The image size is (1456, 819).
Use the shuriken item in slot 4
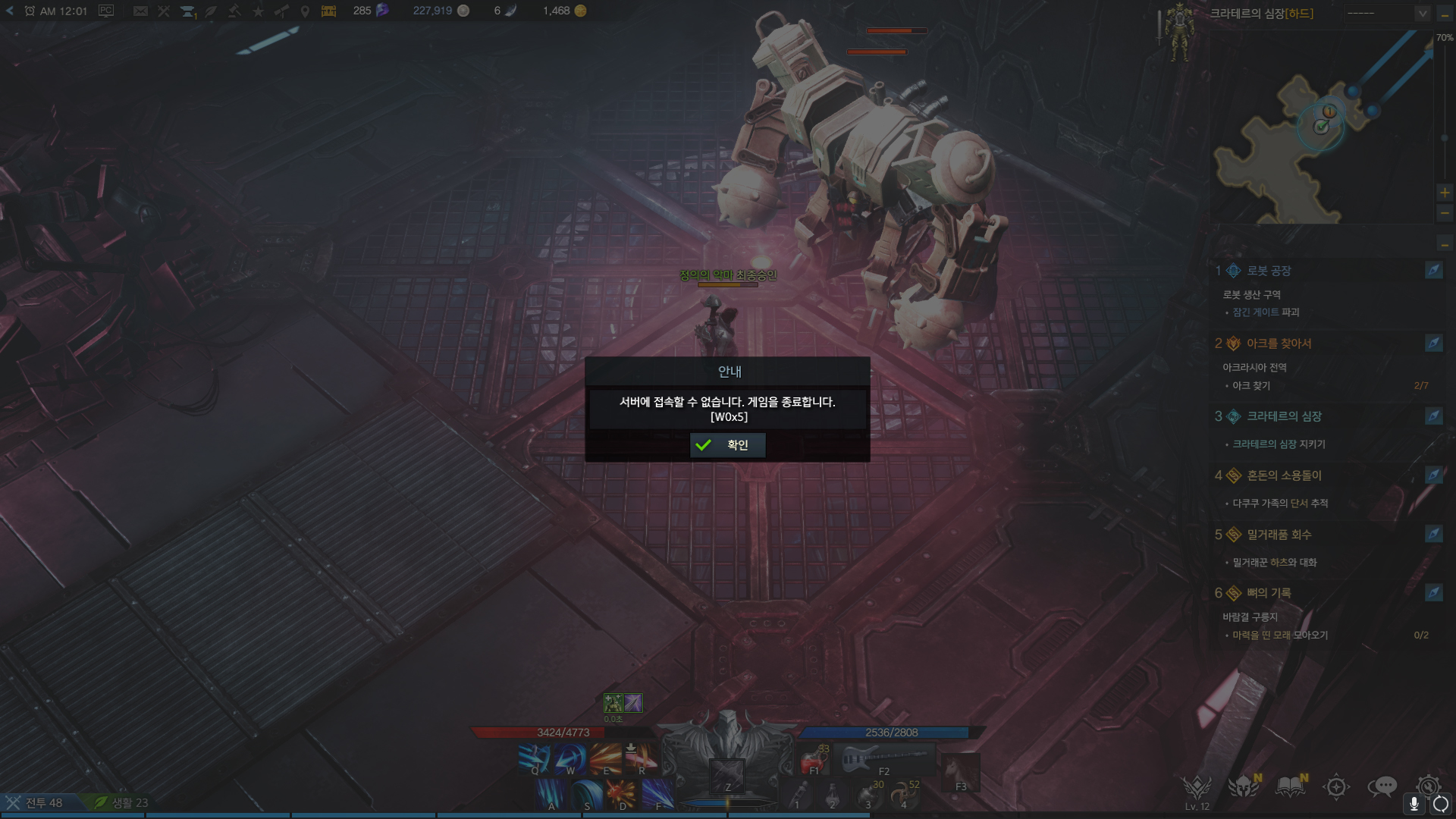(903, 795)
